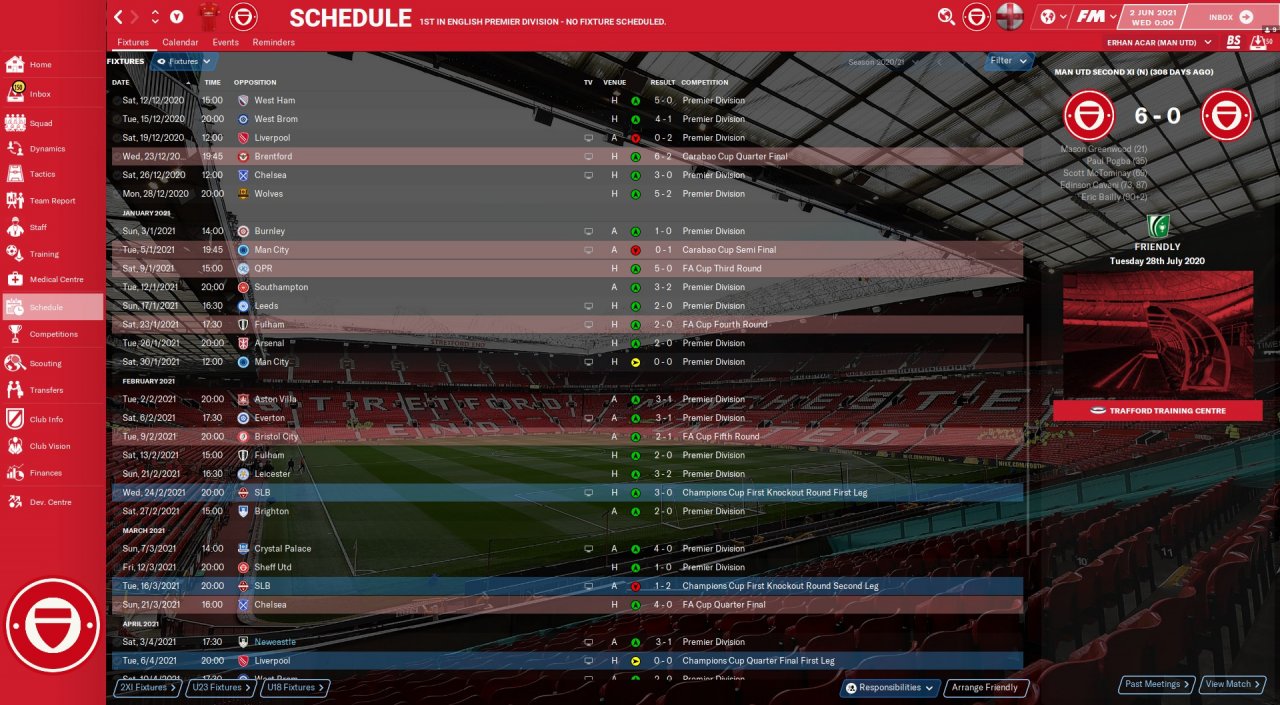1280x705 pixels.
Task: Show the U18 Fixtures
Action: click(x=294, y=688)
